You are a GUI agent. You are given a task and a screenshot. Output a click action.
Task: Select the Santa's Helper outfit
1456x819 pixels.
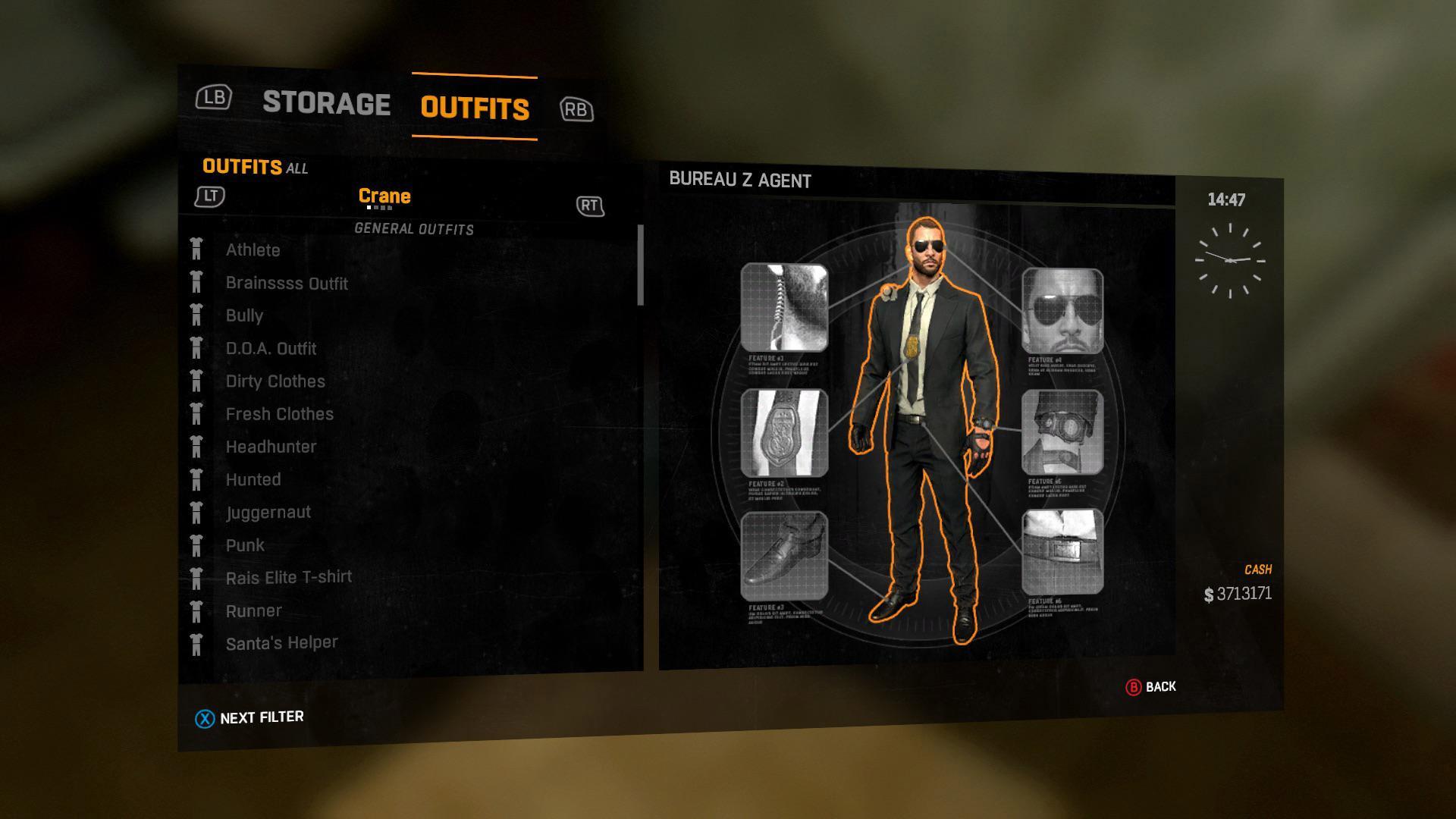click(281, 643)
